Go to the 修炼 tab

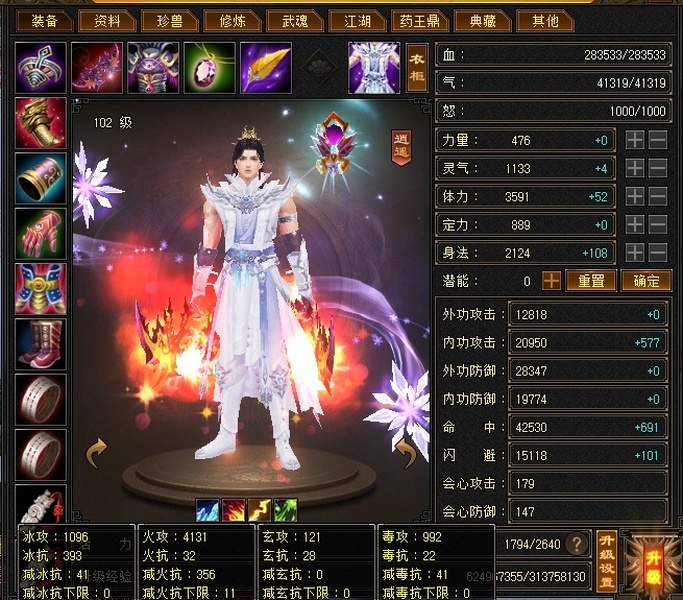click(x=233, y=21)
